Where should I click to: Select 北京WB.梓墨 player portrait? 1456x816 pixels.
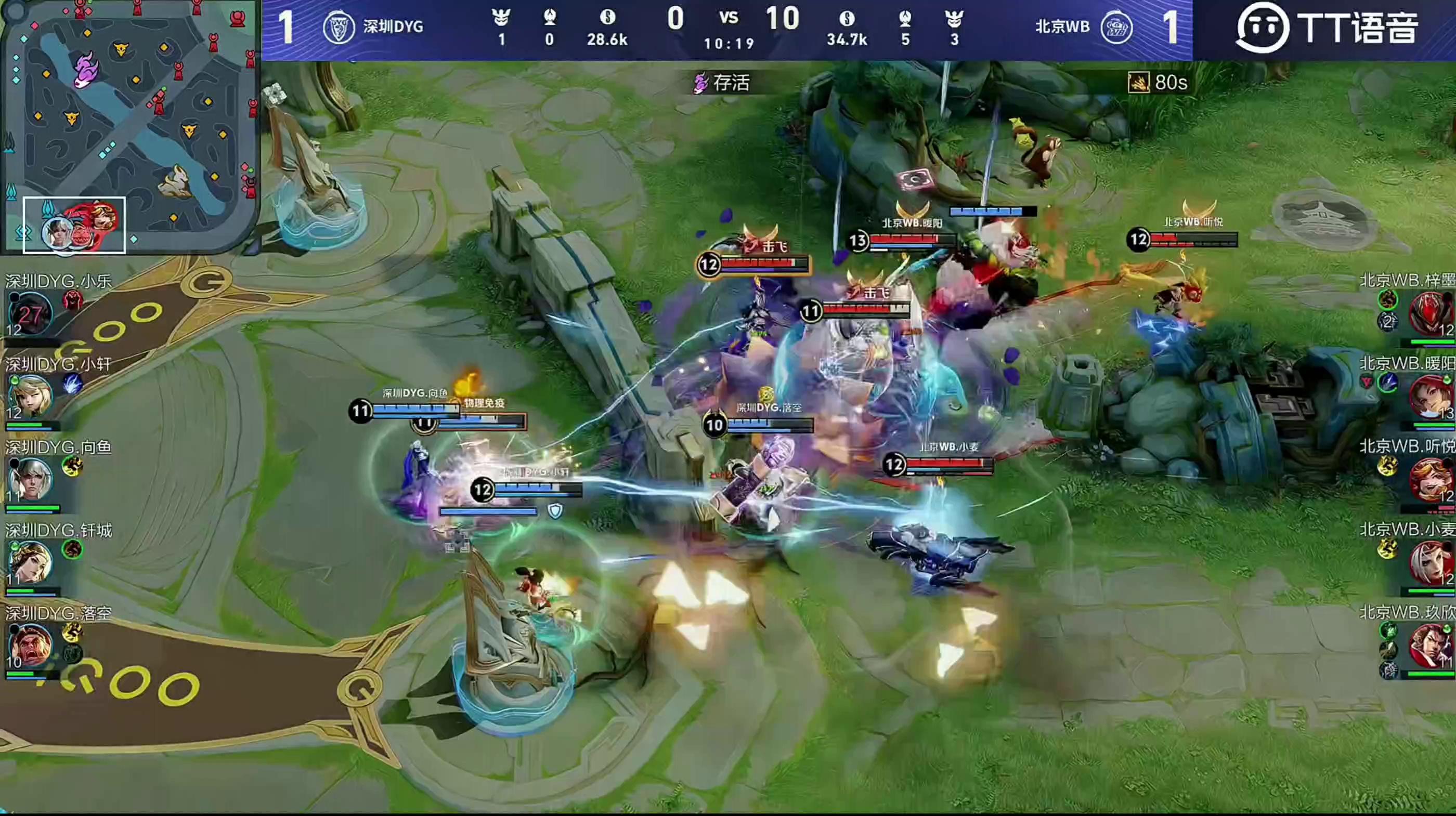click(1430, 313)
